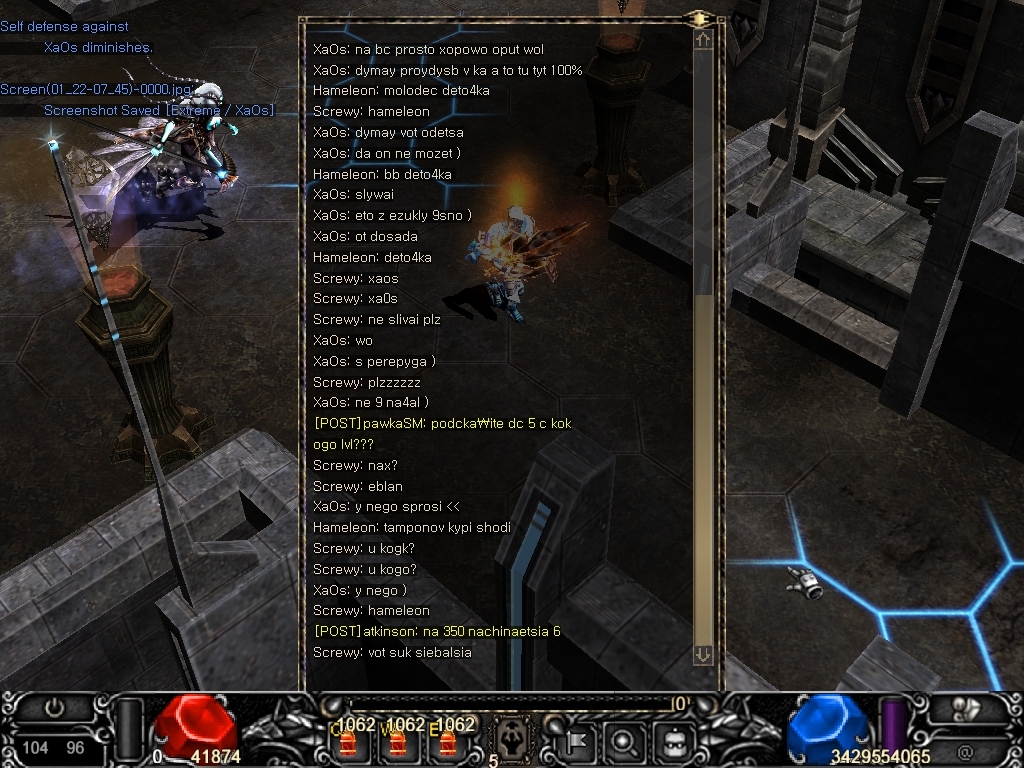1024x768 pixels.
Task: Click the @ button on the HUD
Action: pyautogui.click(x=965, y=751)
